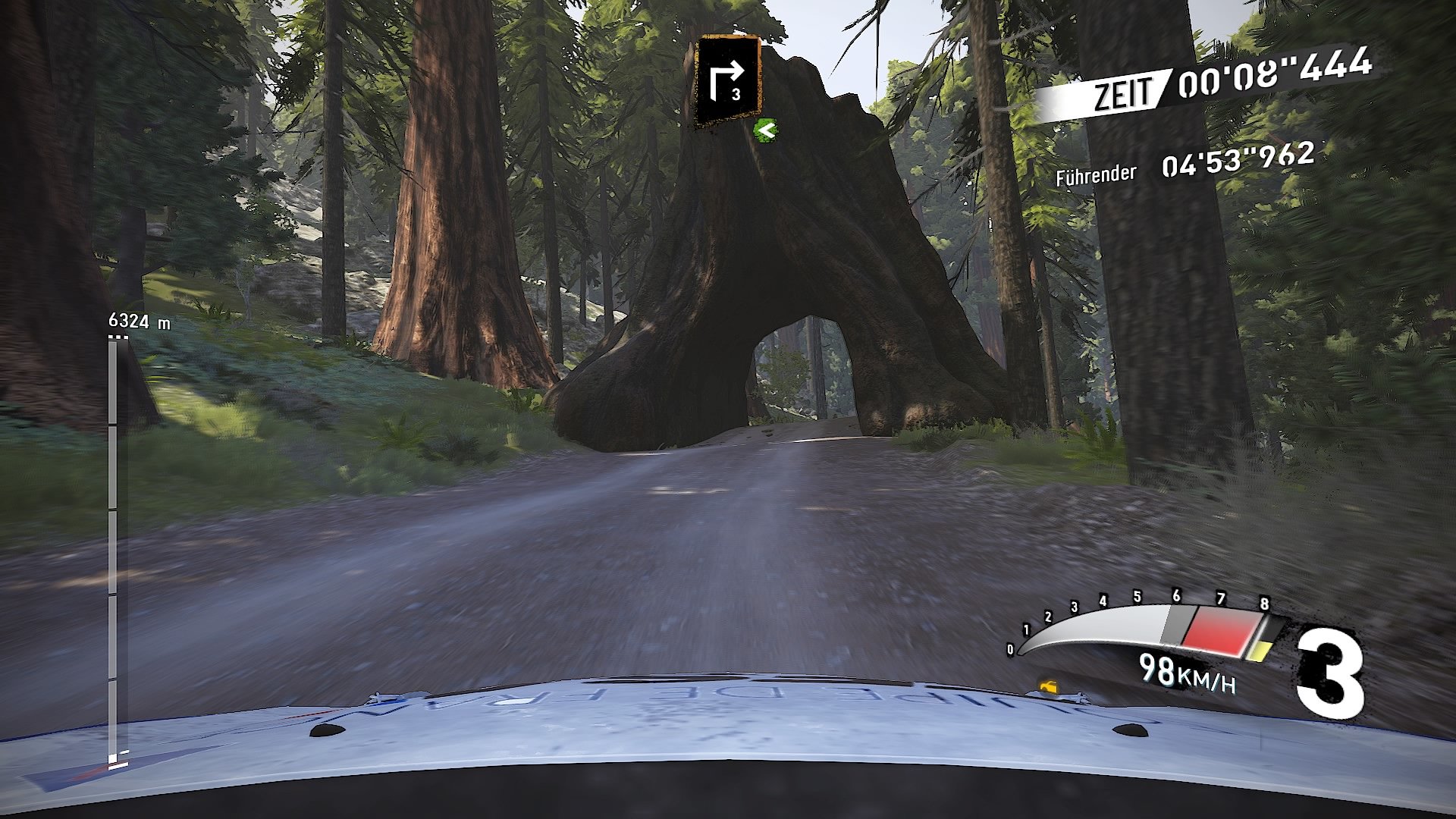Toggle the 6324 m distance counter
This screenshot has height=819, width=1456.
pos(138,319)
